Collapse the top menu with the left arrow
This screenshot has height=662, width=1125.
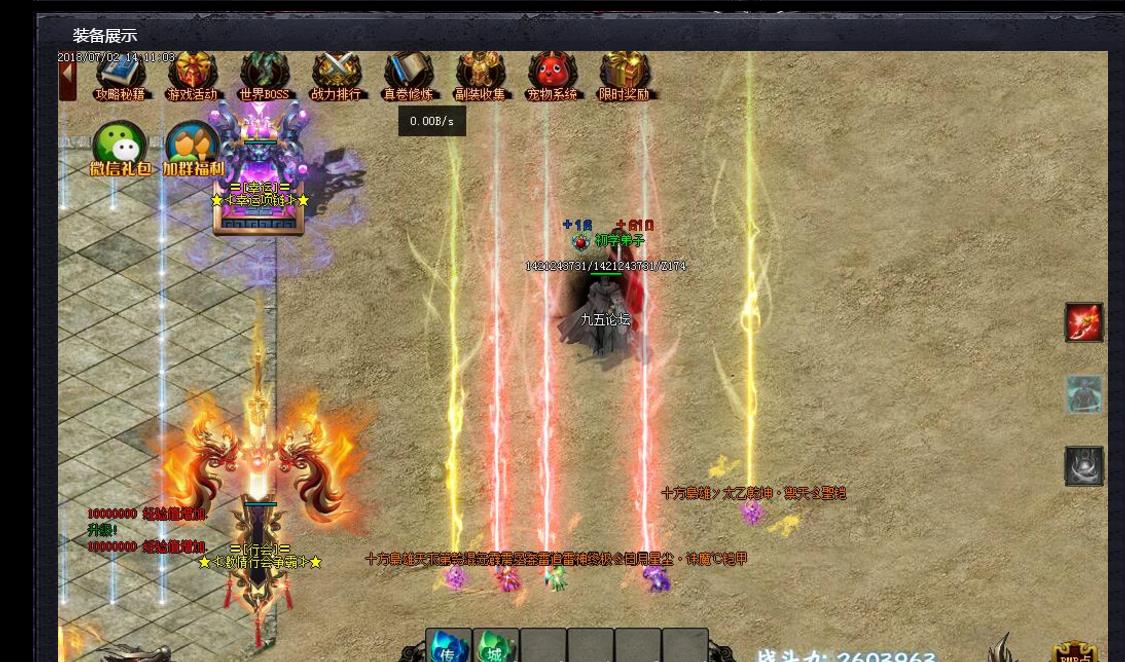pyautogui.click(x=67, y=78)
